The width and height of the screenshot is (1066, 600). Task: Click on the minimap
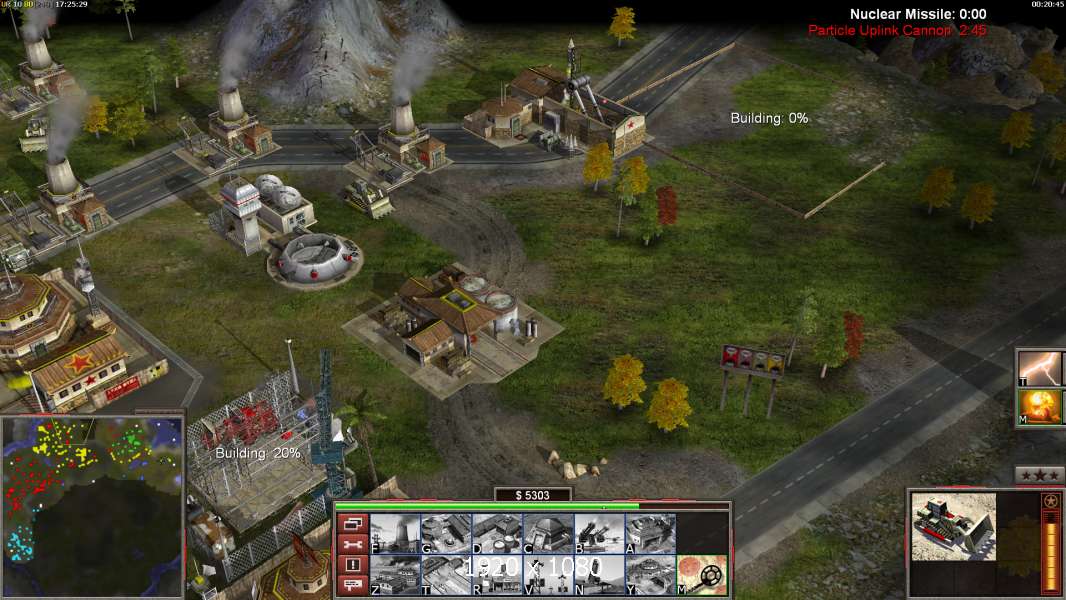click(92, 507)
